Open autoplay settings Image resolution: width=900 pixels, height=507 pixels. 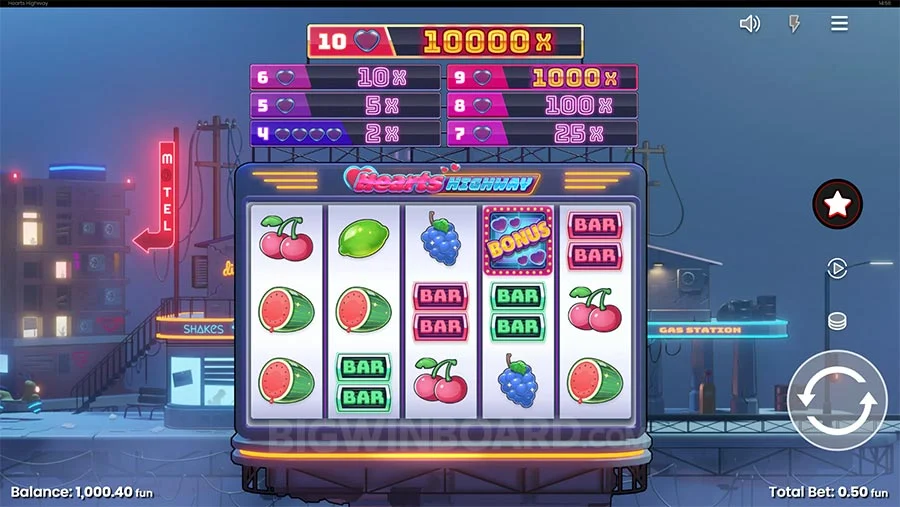coord(836,268)
